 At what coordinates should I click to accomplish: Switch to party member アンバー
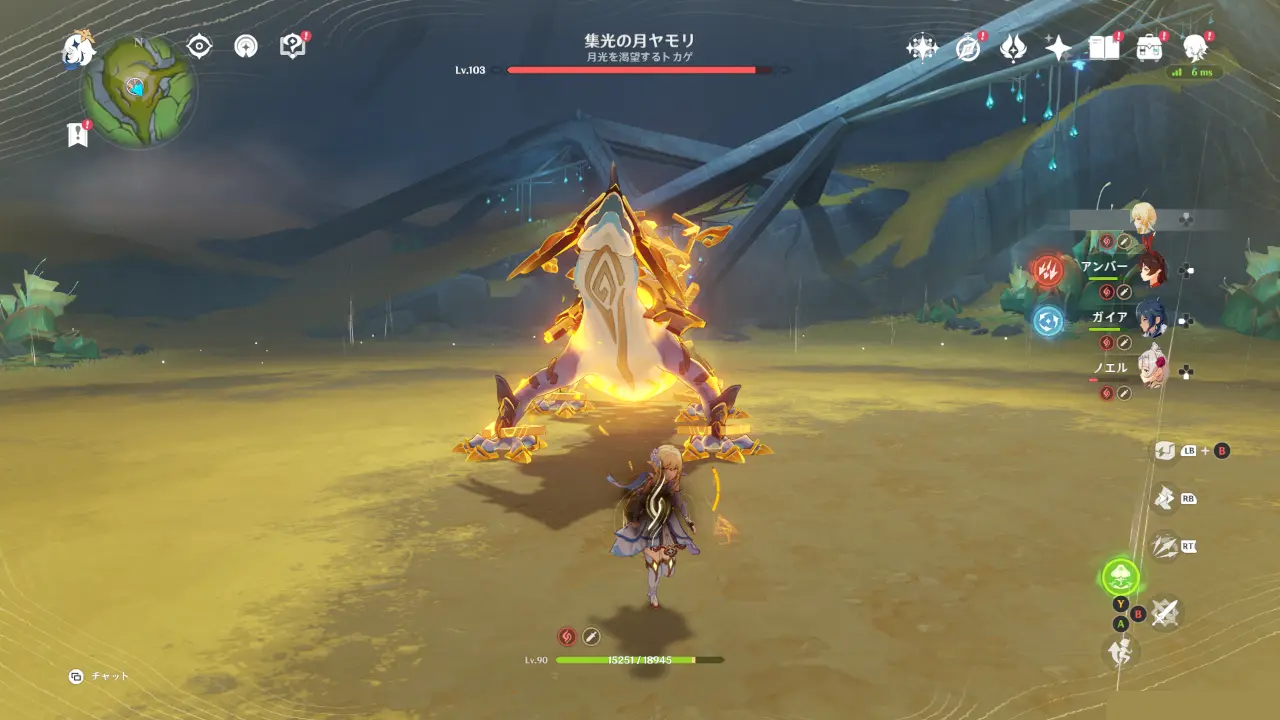tap(1150, 269)
